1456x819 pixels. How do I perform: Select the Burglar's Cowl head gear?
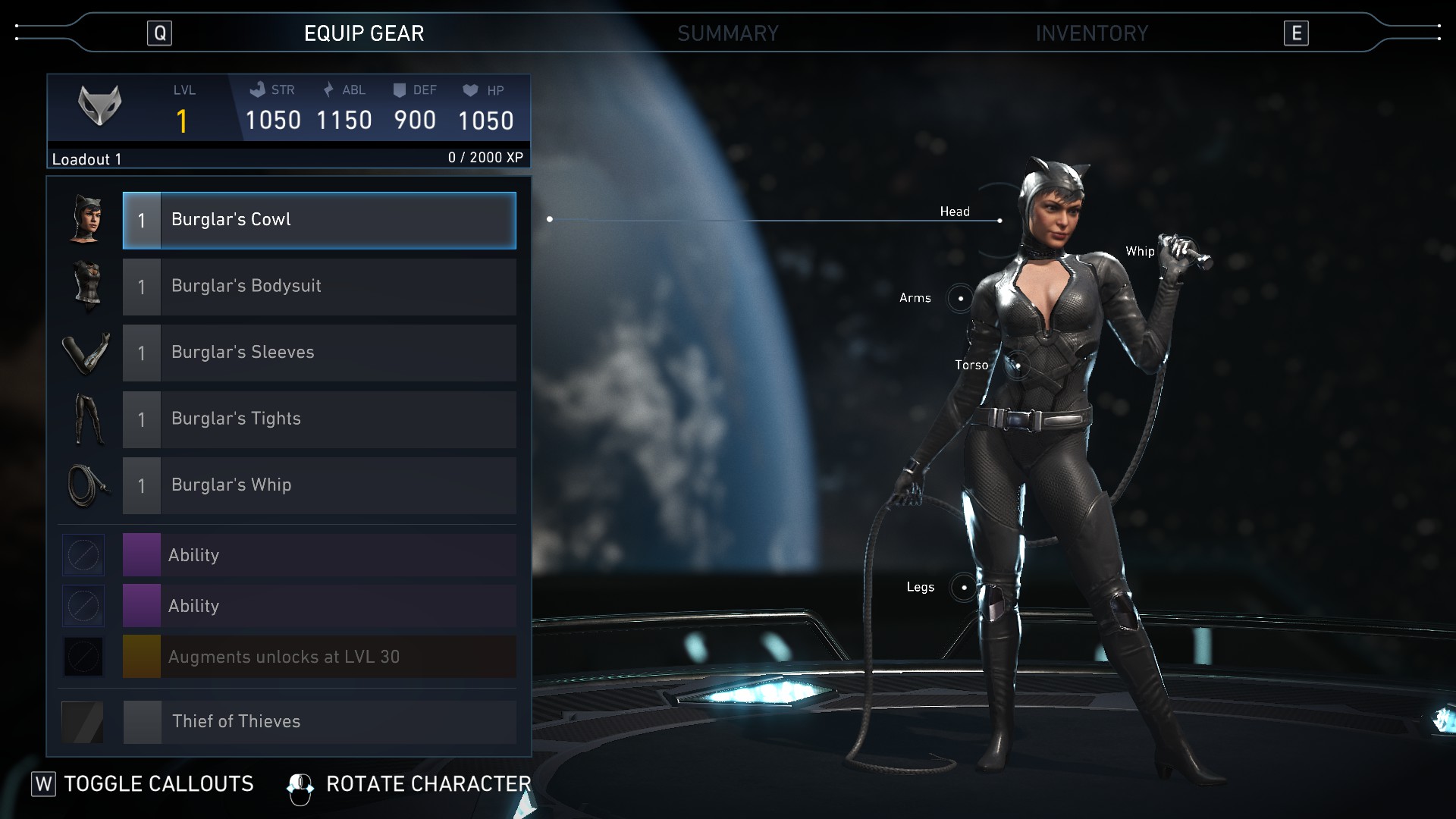[x=319, y=220]
